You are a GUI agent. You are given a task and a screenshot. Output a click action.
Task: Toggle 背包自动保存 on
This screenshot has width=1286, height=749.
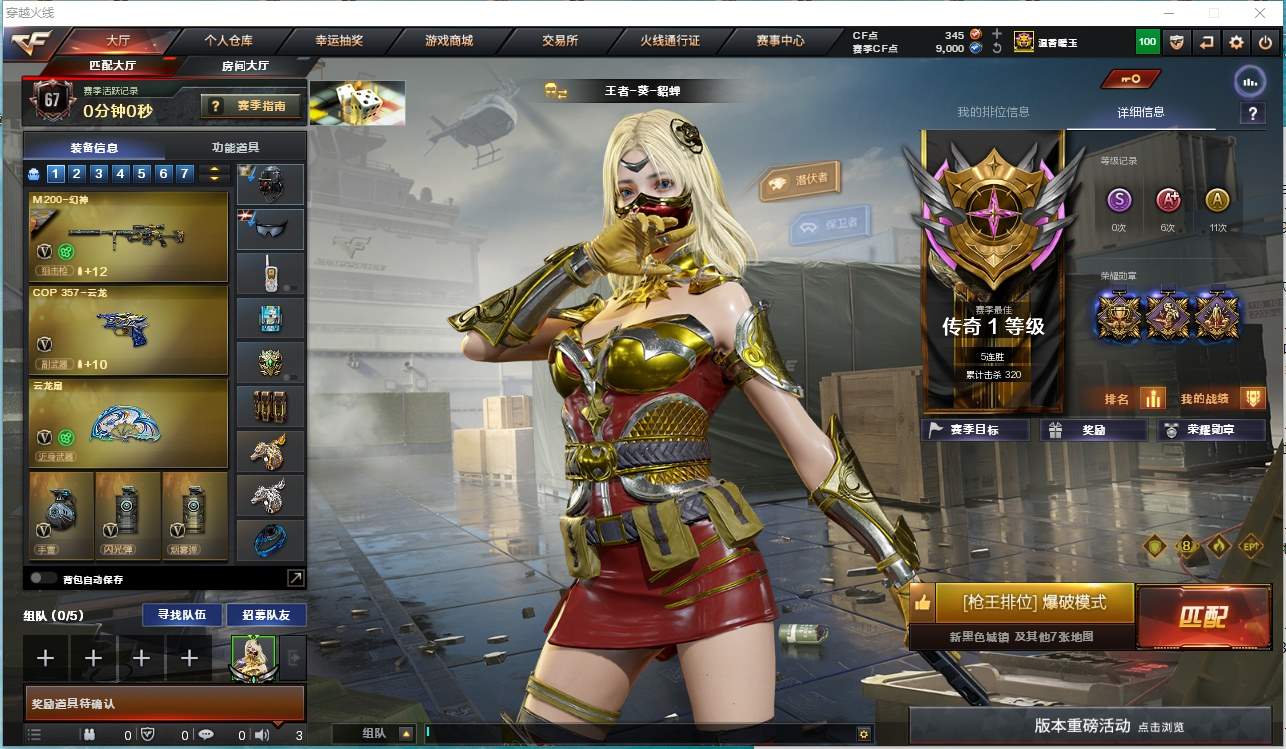pyautogui.click(x=43, y=578)
